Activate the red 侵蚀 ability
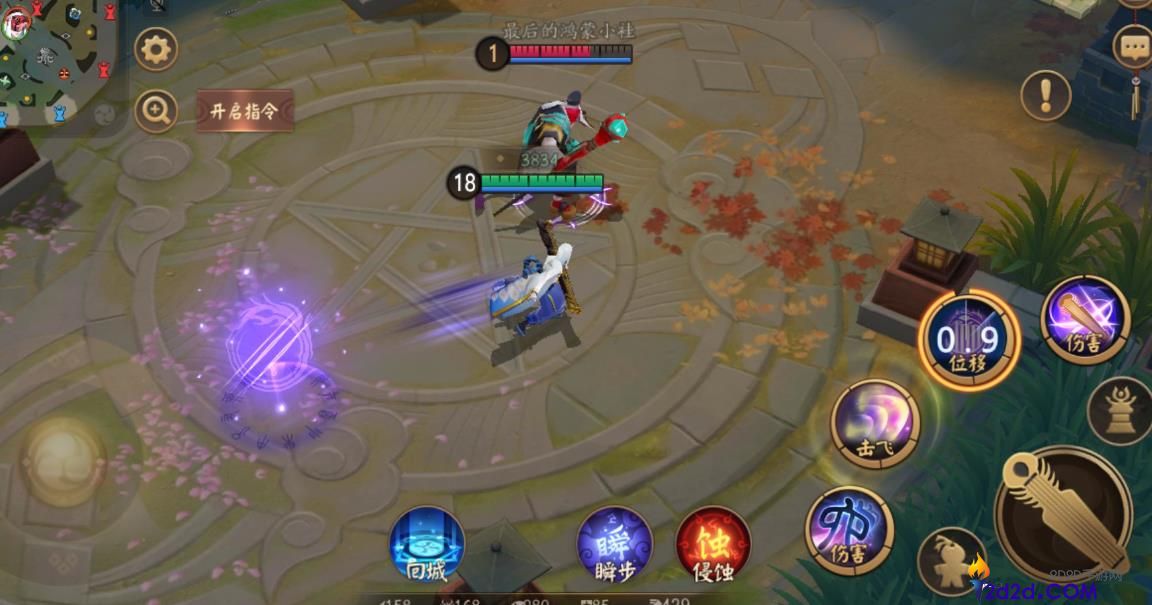Viewport: 1152px width, 605px height. [x=713, y=545]
